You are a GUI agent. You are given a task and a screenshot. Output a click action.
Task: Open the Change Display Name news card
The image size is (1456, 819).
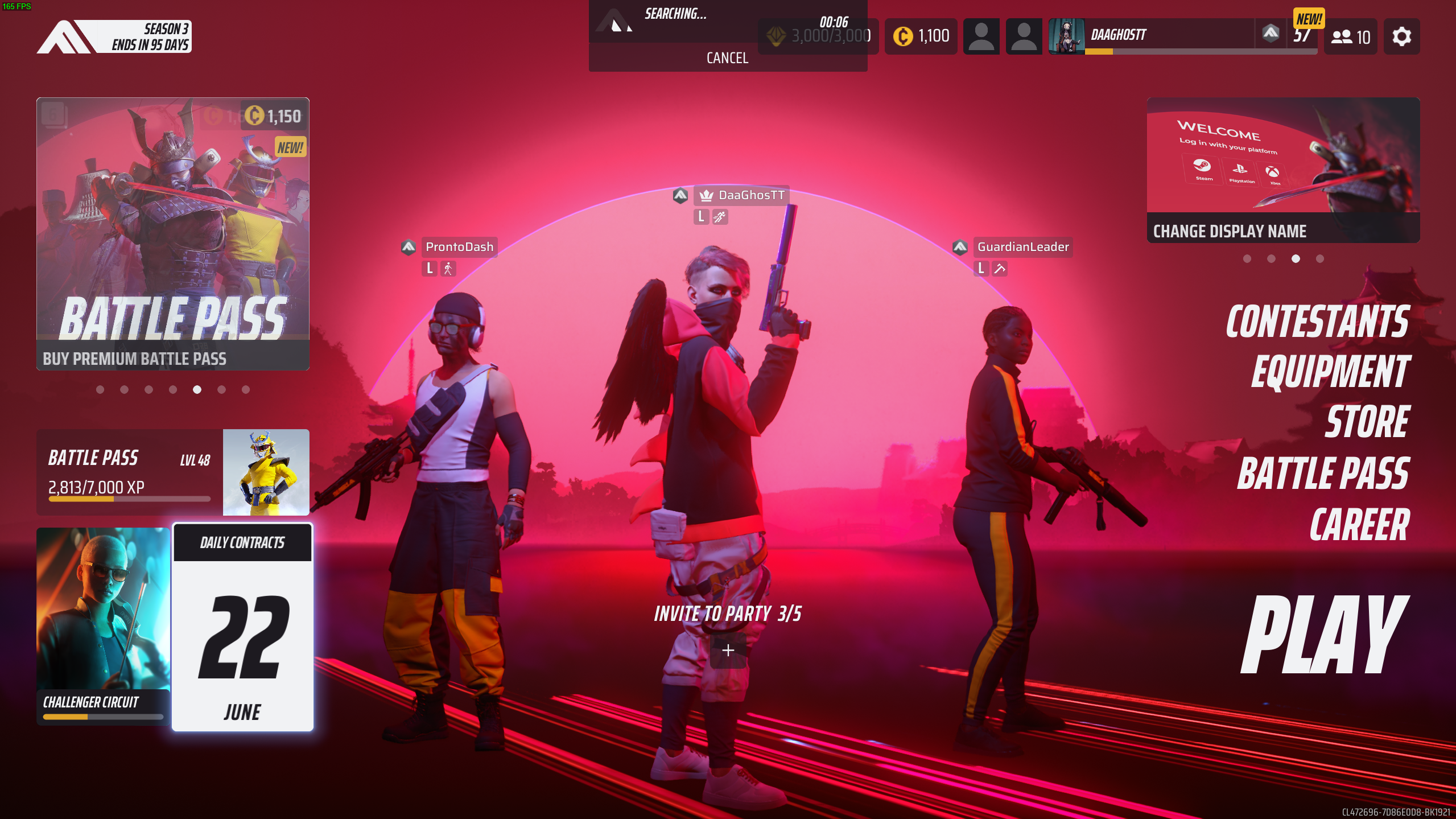tap(1283, 170)
